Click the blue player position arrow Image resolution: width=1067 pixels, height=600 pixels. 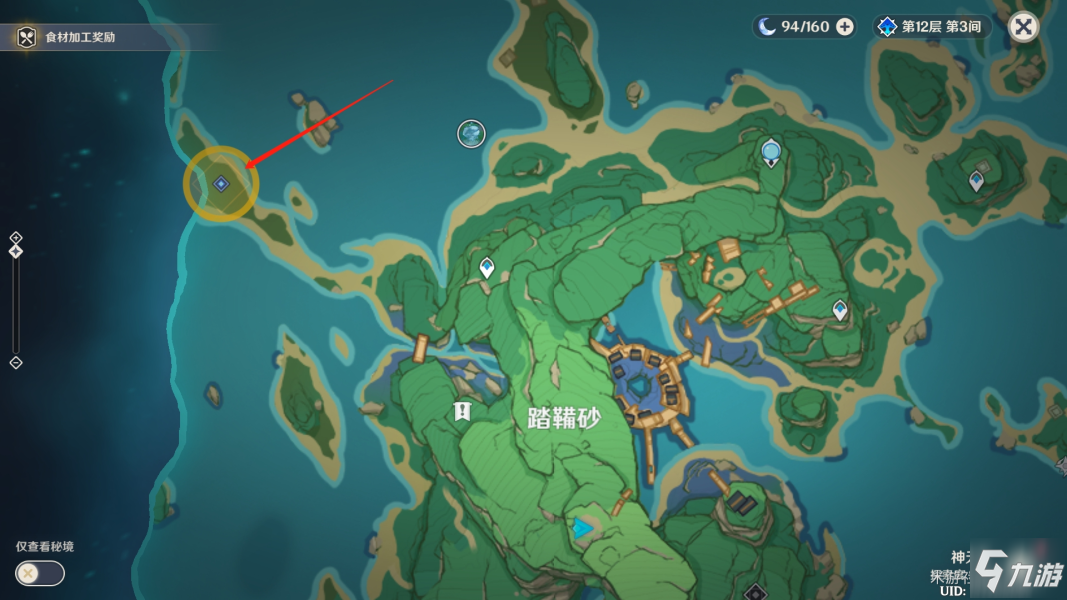coord(583,527)
